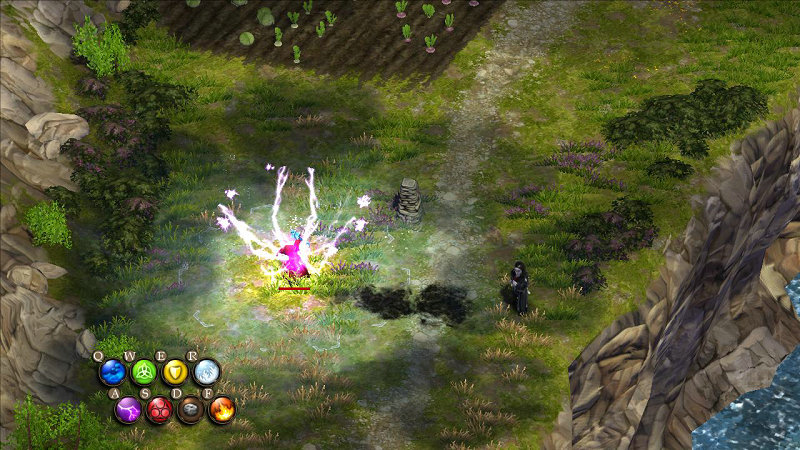This screenshot has height=450, width=800.
Task: Queue the purple Lightning element orb
Action: (x=127, y=409)
